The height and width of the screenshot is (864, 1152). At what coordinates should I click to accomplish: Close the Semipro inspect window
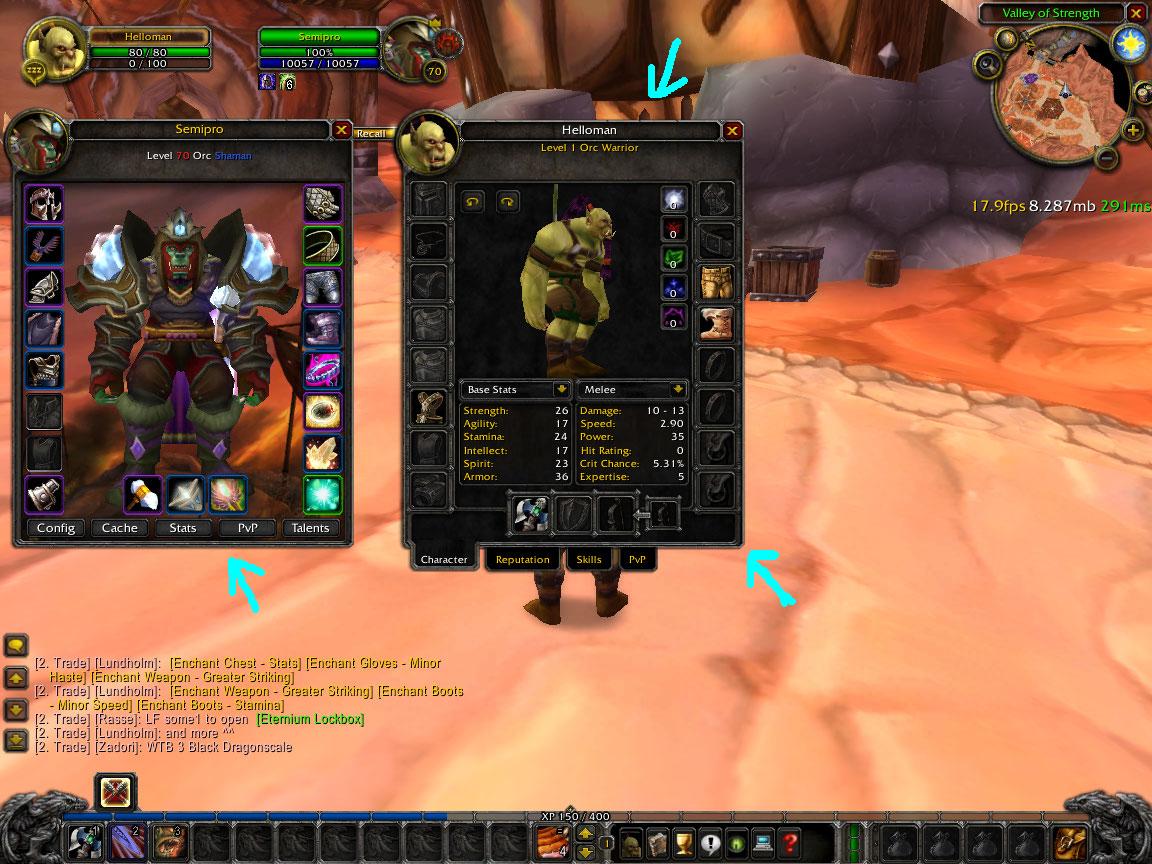tap(341, 130)
